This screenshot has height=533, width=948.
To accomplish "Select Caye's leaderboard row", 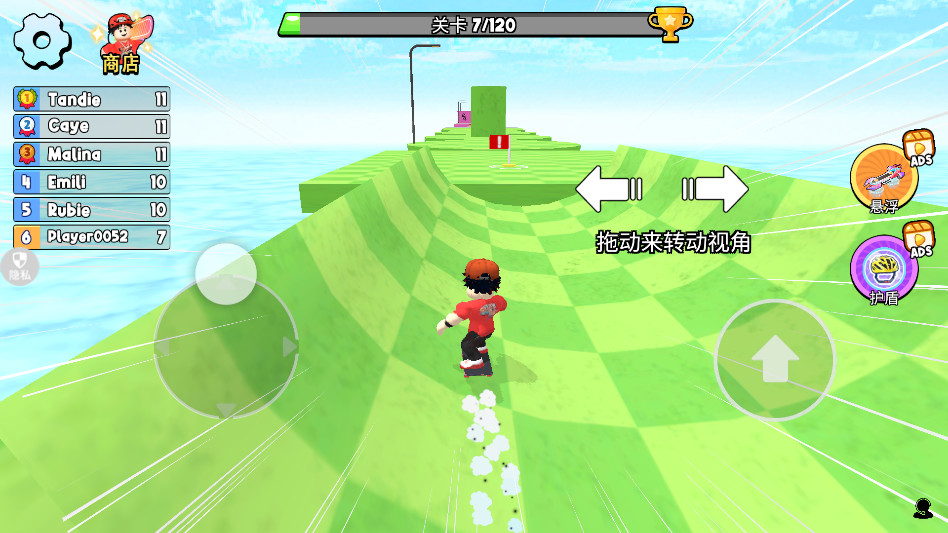I will 92,127.
